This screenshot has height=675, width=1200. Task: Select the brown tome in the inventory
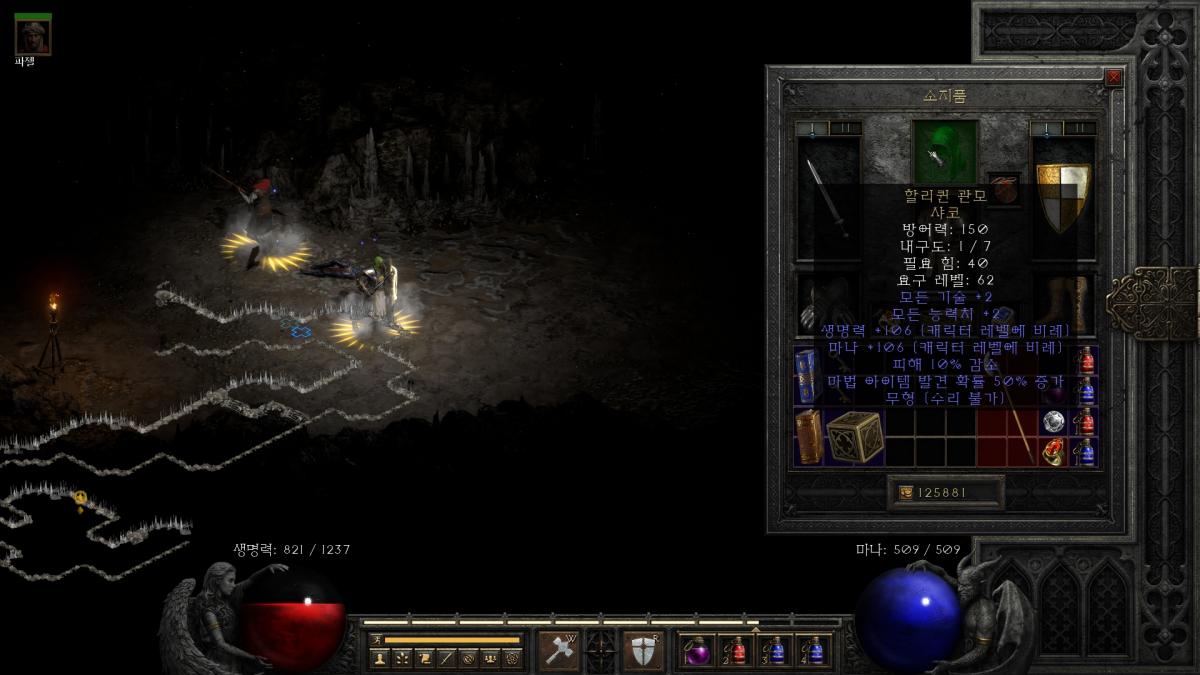coord(809,437)
